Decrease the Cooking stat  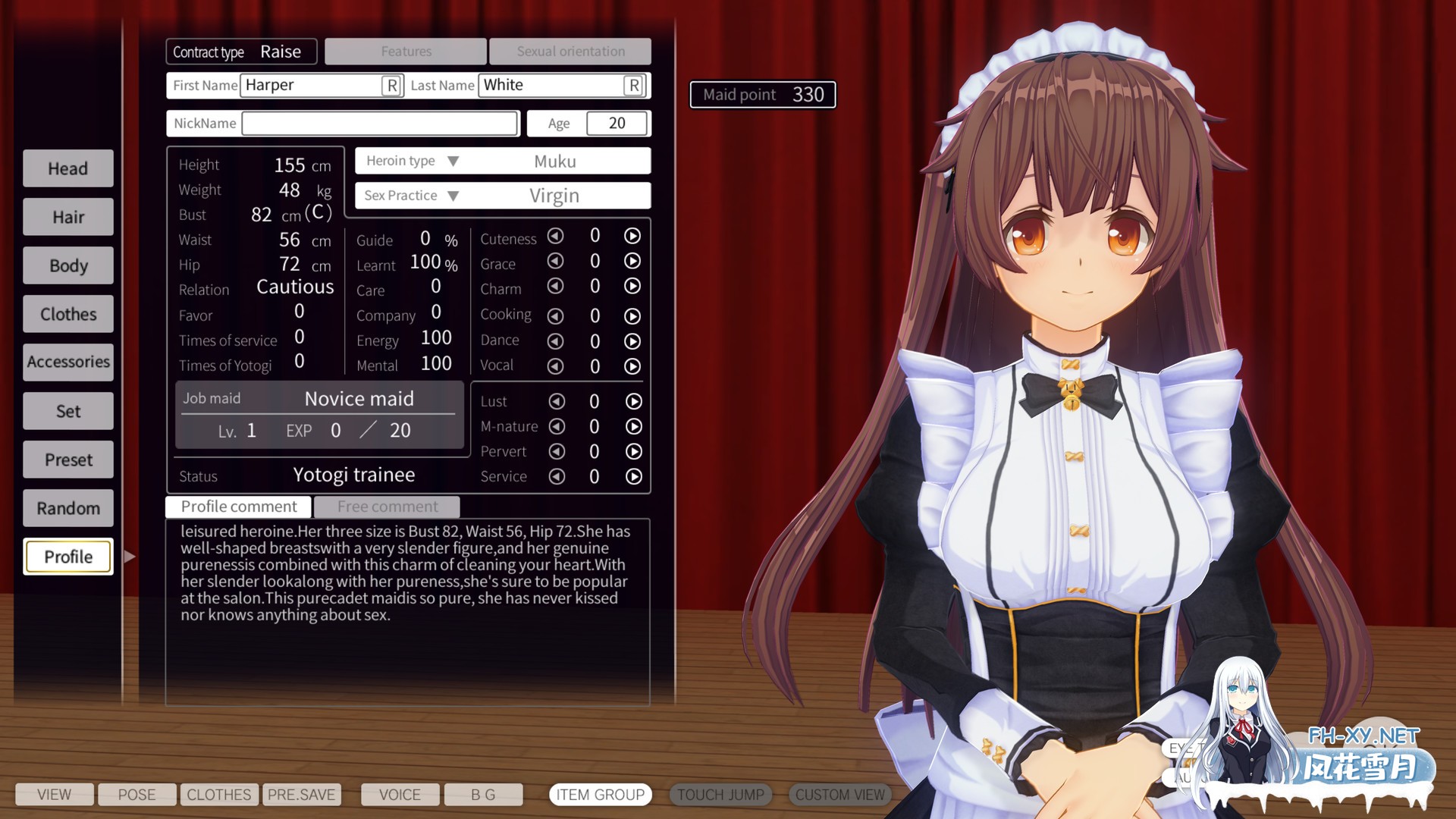coord(555,315)
